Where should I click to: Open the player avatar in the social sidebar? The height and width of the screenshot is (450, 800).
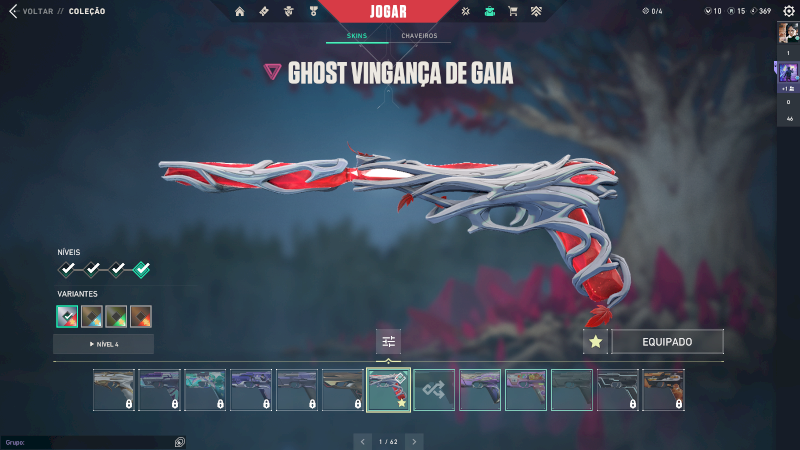(x=788, y=32)
